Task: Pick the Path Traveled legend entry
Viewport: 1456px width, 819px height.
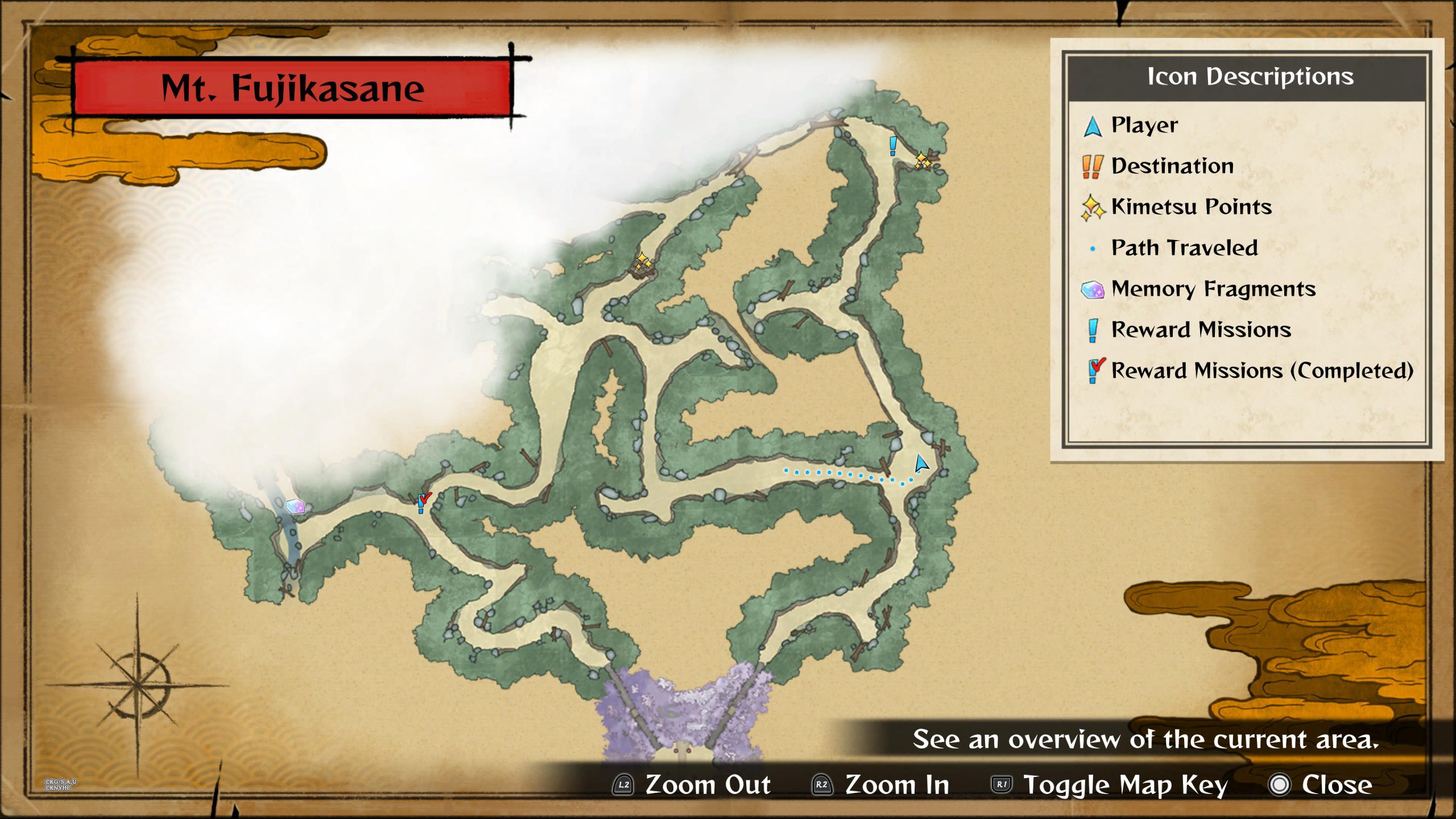Action: point(1184,248)
